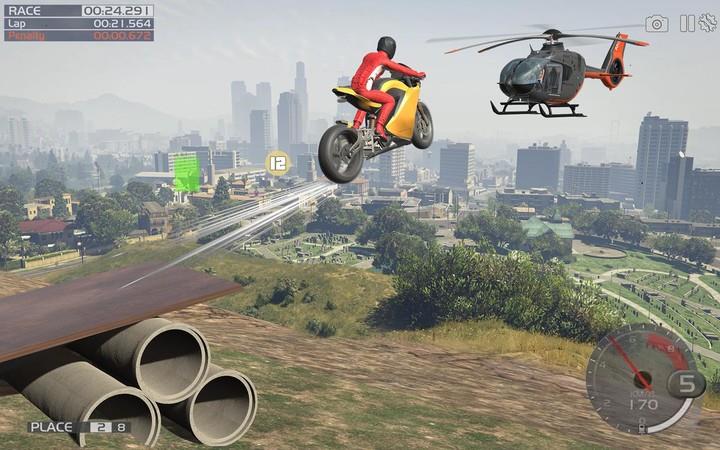This screenshot has width=720, height=450.
Task: Pause the race
Action: [687, 23]
